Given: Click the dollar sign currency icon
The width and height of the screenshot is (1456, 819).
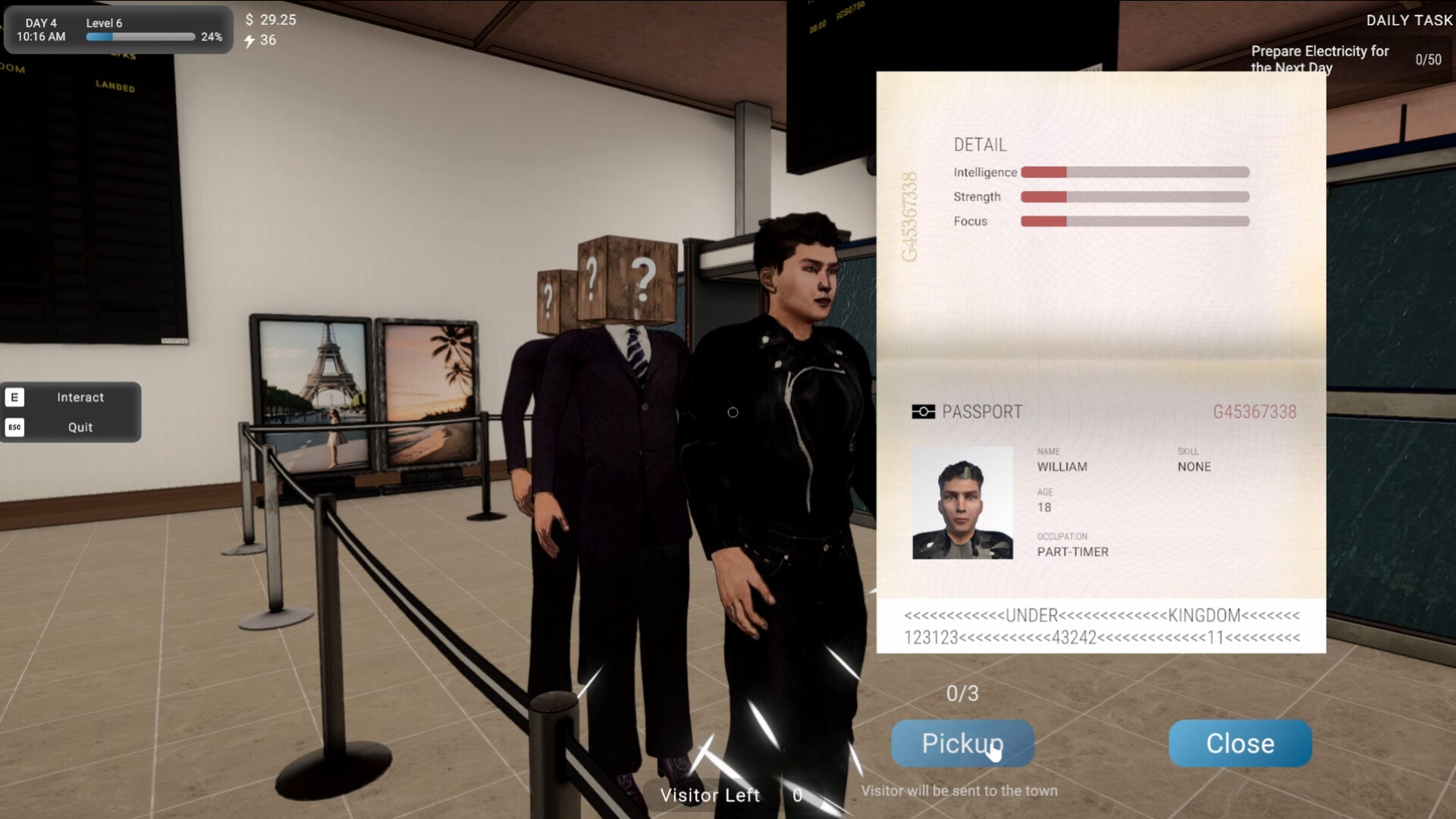Looking at the screenshot, I should (248, 20).
